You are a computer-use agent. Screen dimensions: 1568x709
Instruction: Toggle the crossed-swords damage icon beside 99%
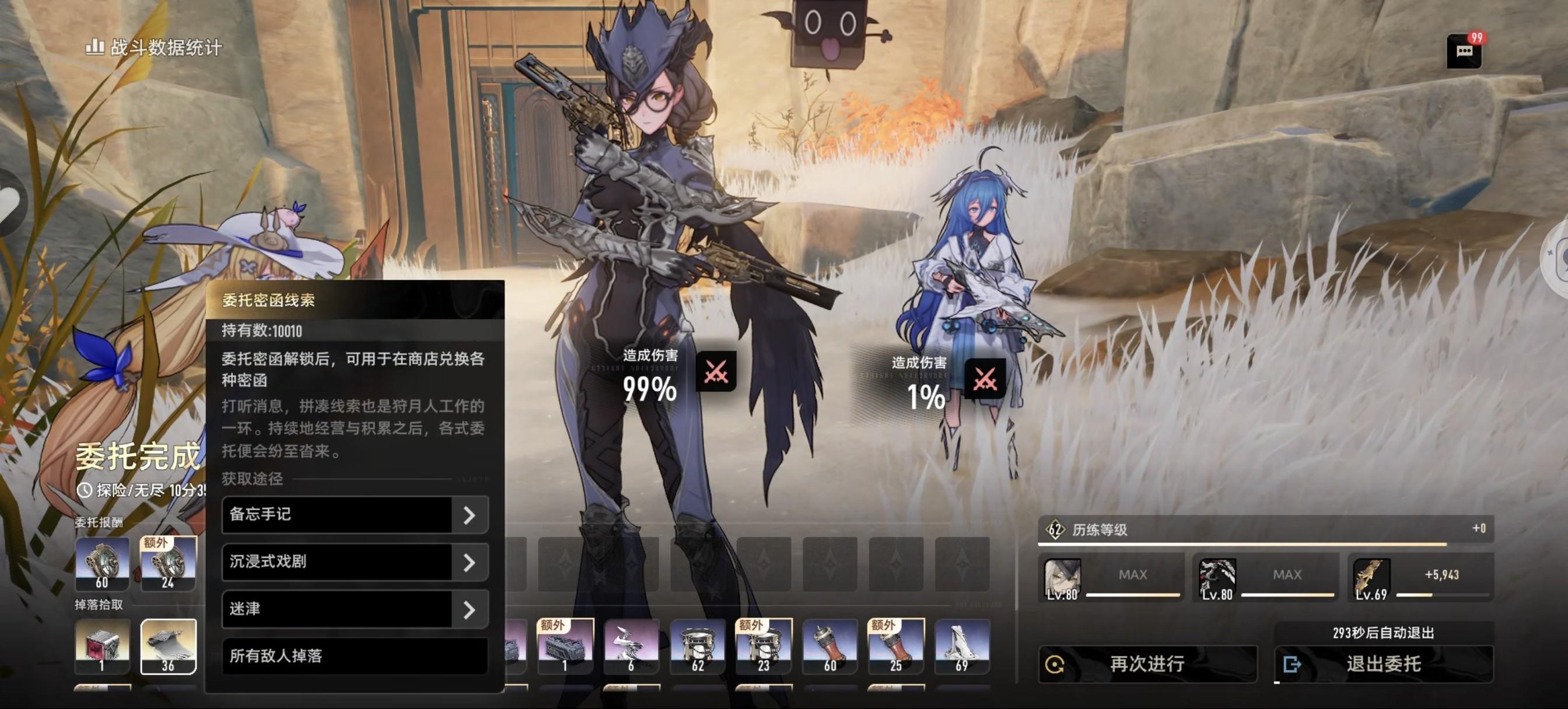point(716,371)
